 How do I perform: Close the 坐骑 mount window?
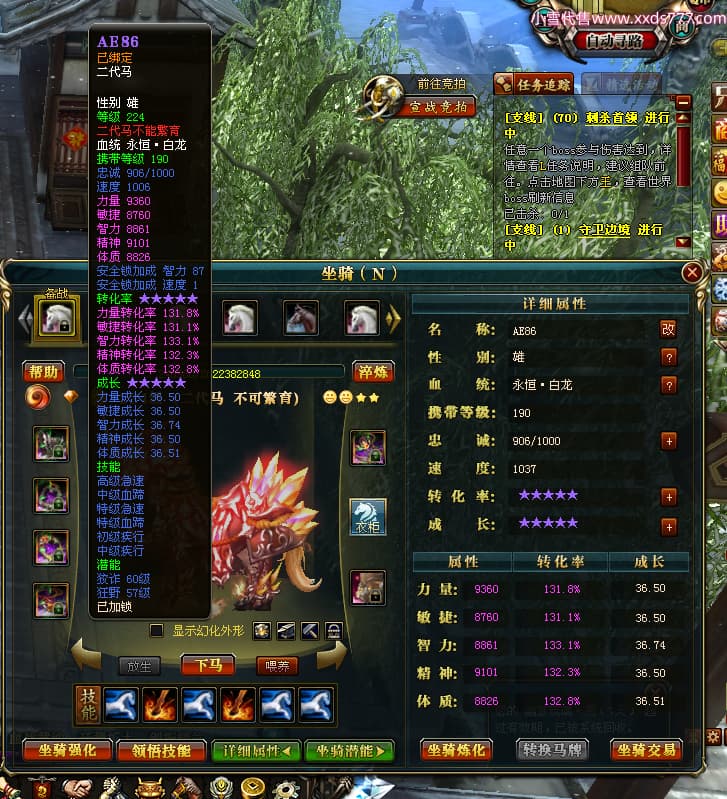691,272
